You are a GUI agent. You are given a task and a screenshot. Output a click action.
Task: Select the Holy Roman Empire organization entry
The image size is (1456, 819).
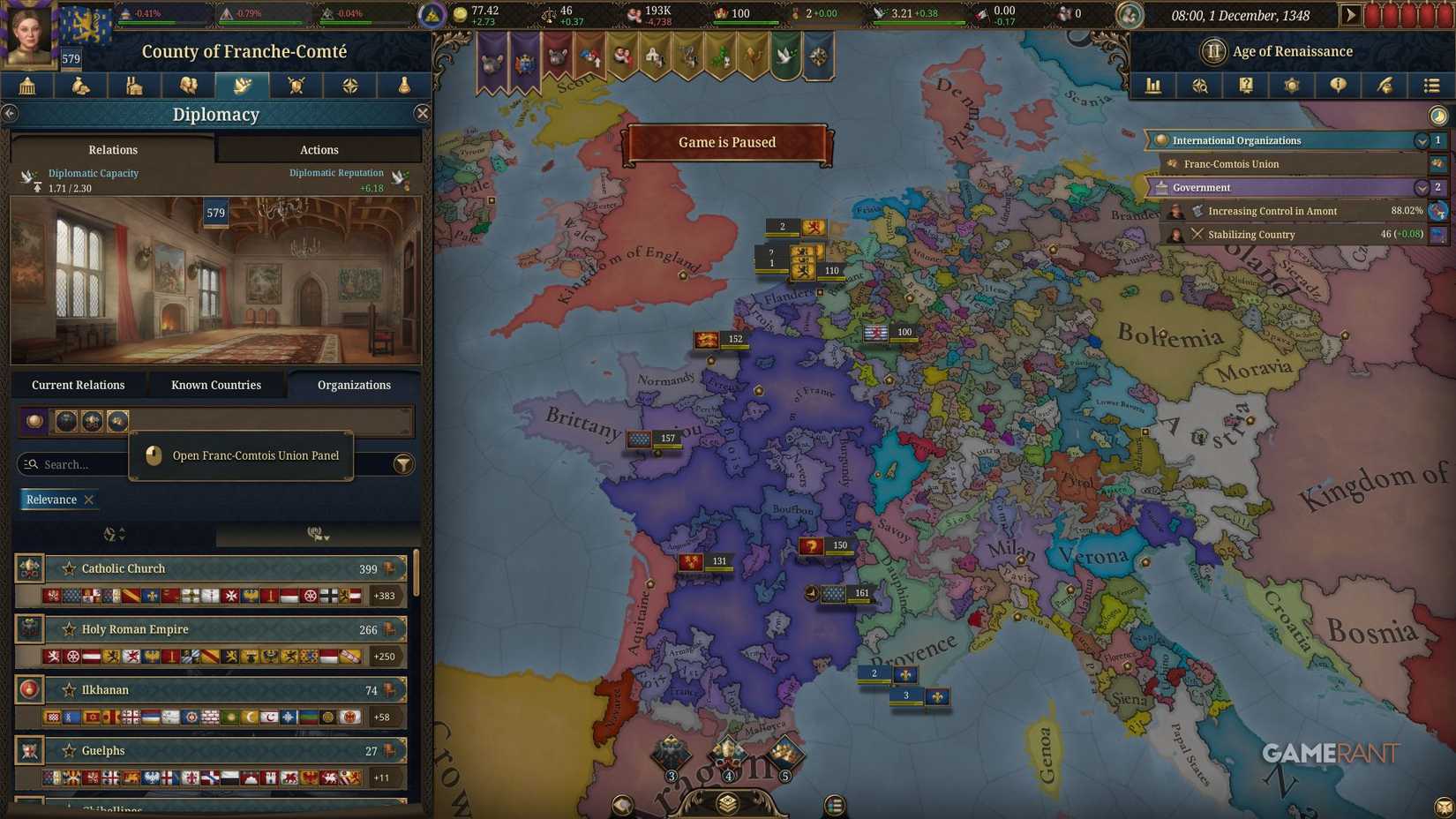(216, 629)
